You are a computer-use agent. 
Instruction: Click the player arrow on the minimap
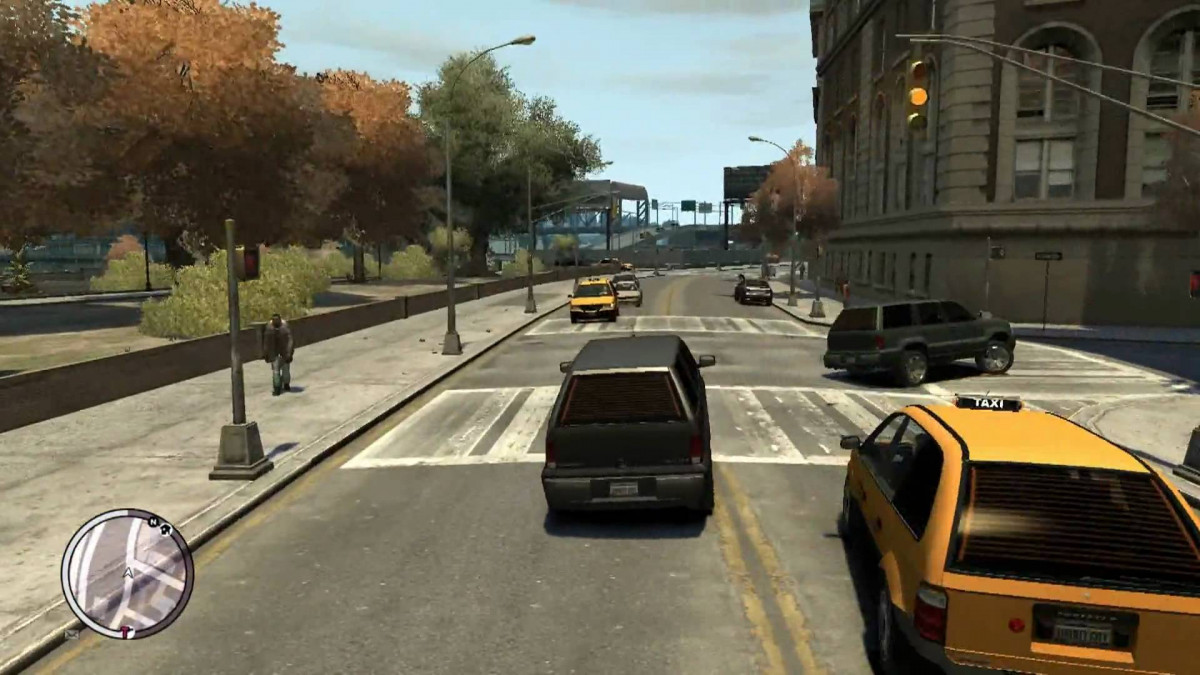128,572
